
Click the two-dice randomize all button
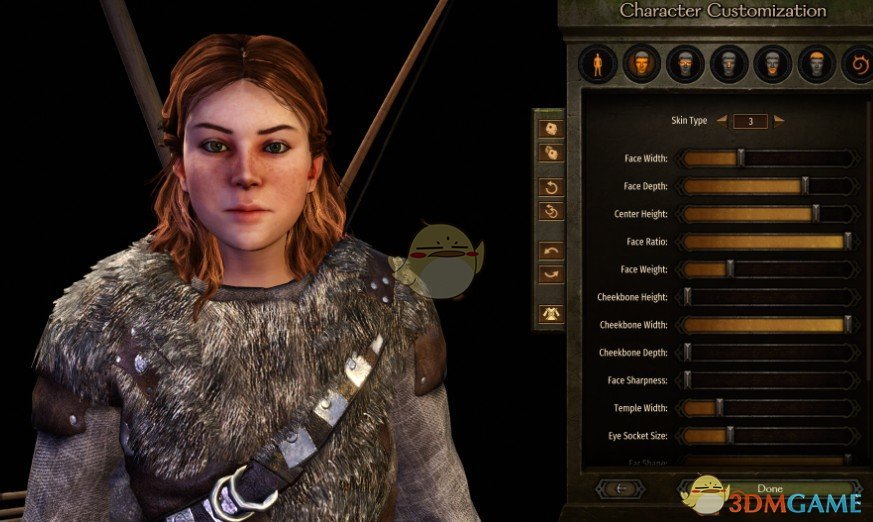pyautogui.click(x=551, y=154)
